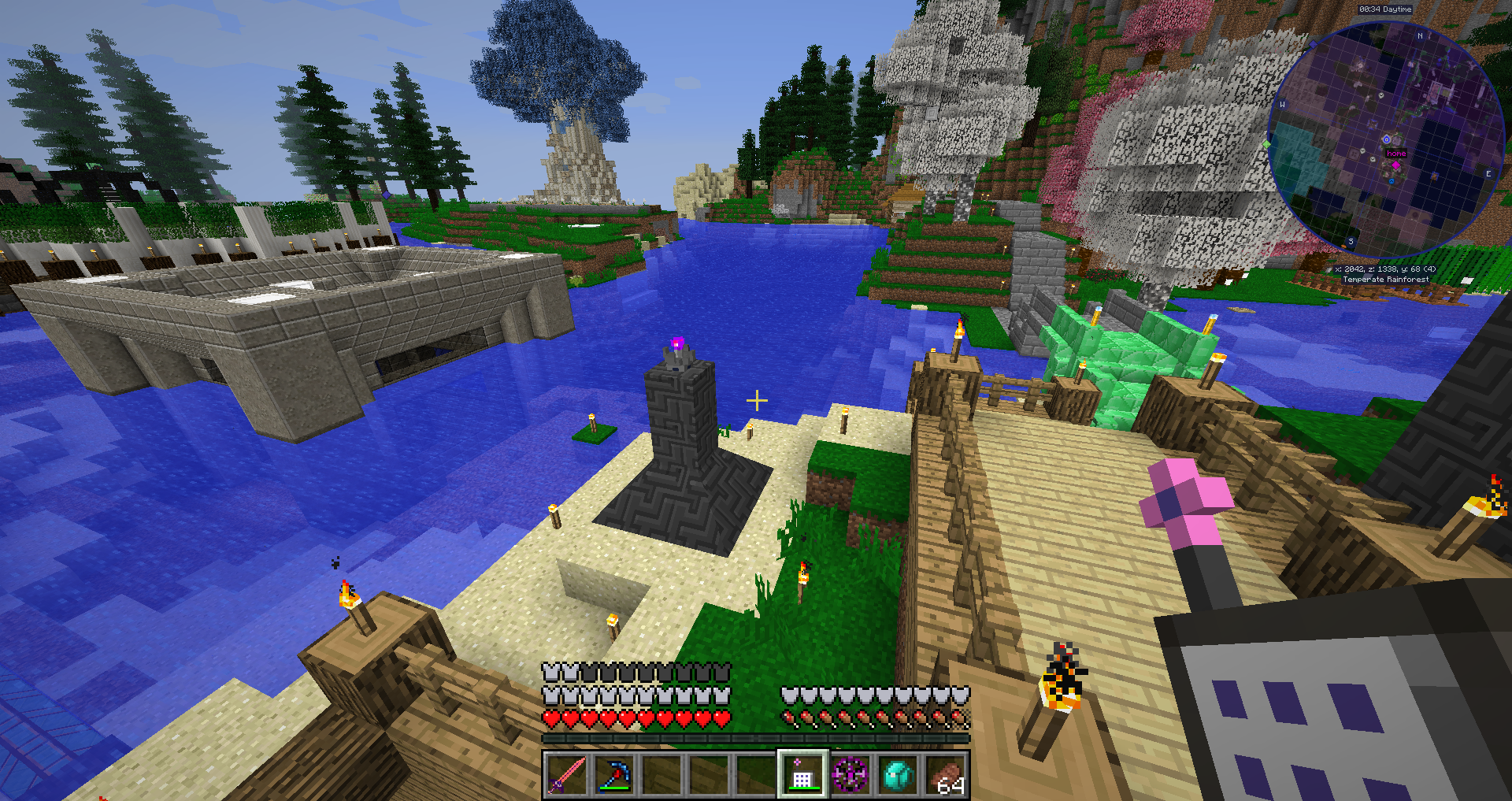
Task: Click the circular minimap
Action: [x=1385, y=139]
